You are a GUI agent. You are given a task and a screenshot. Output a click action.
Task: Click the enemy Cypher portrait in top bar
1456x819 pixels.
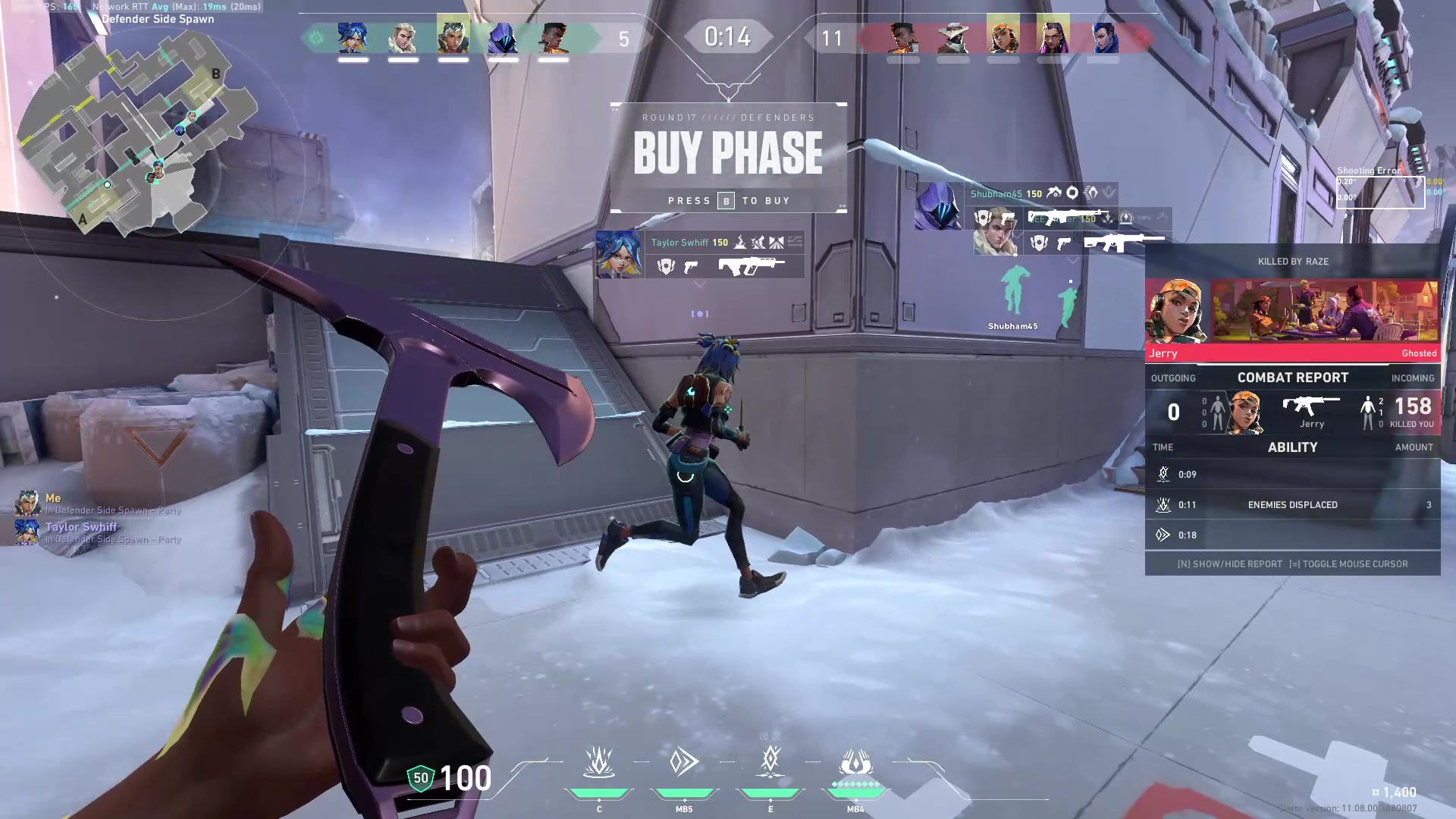point(952,38)
